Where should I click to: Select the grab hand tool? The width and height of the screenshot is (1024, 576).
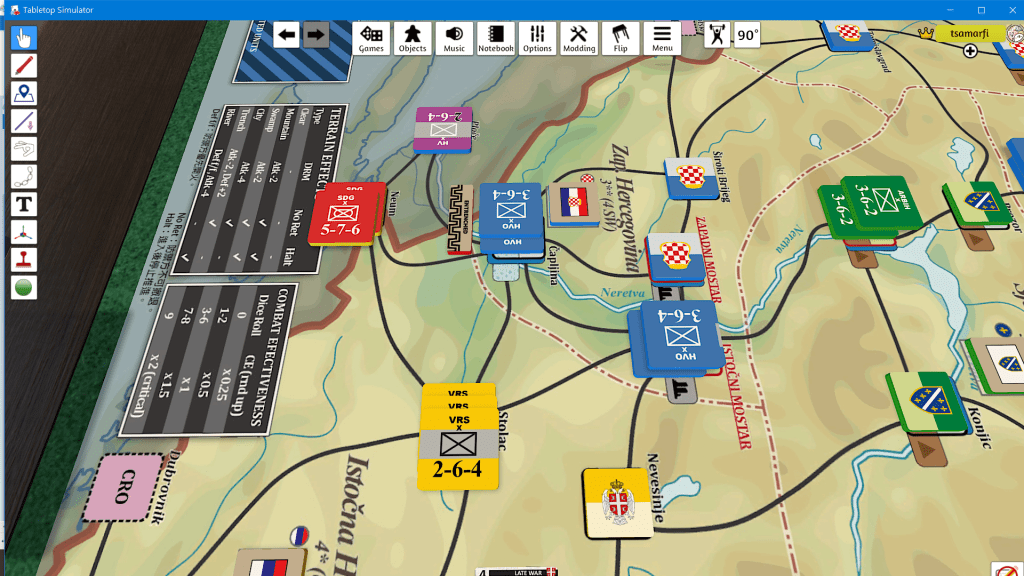tap(24, 39)
